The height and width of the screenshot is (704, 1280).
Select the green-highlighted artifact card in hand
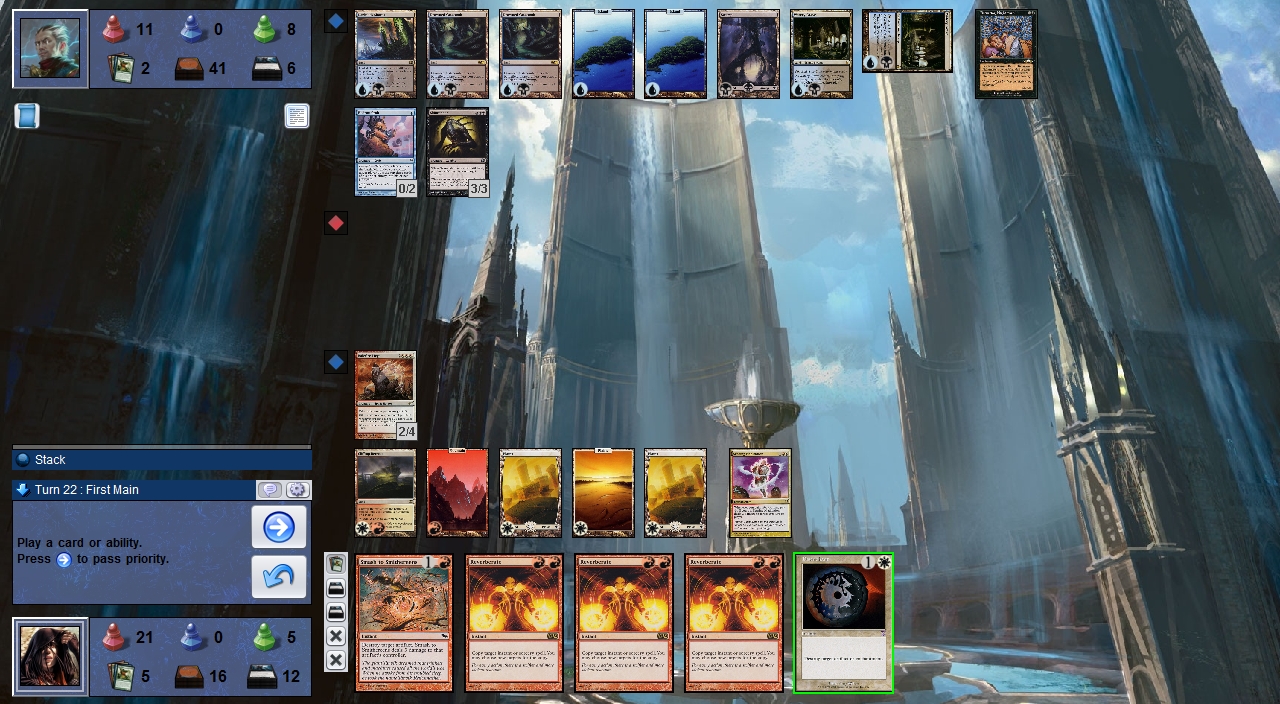(x=843, y=622)
